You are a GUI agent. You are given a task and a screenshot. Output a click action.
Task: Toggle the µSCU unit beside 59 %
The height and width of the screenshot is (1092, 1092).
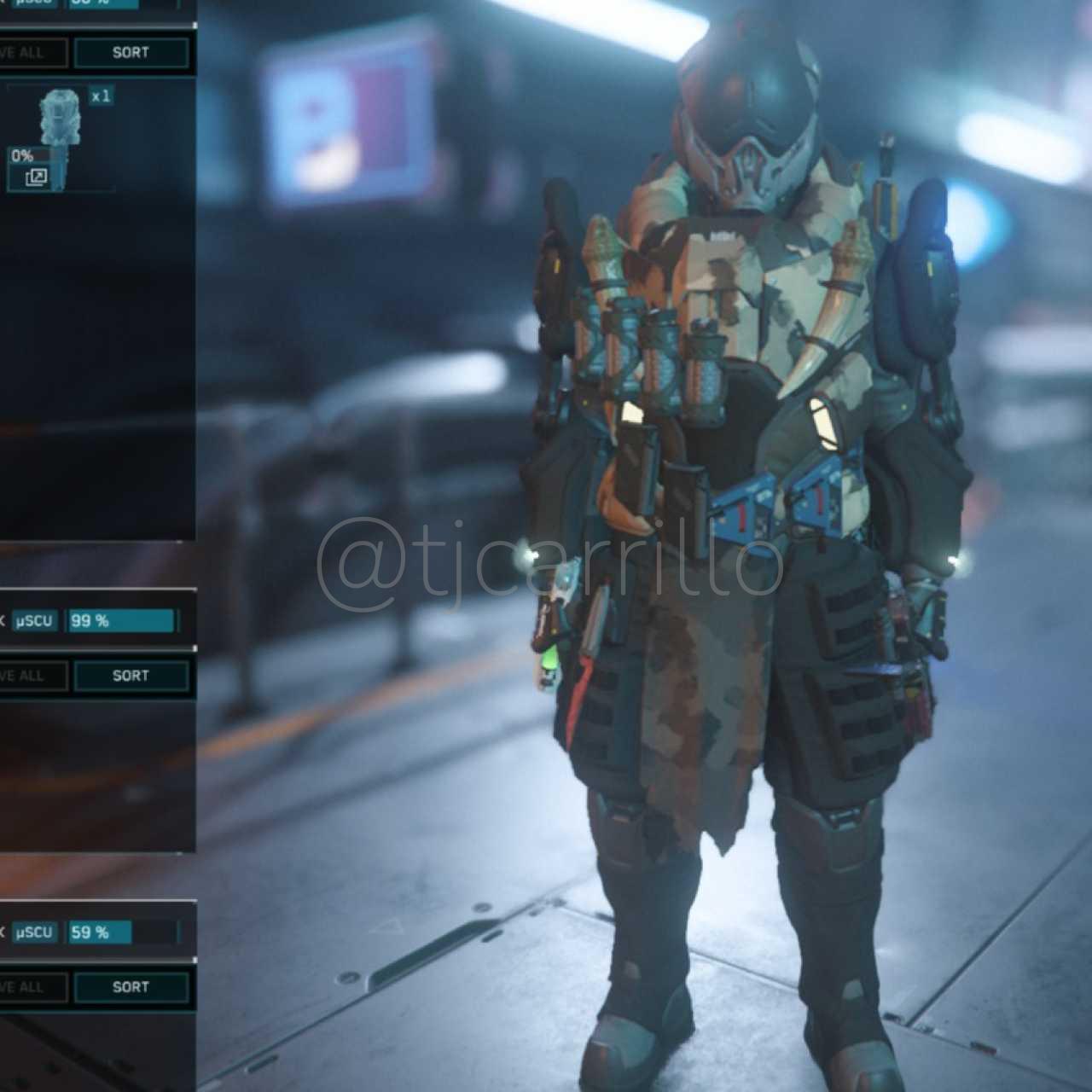[34, 932]
